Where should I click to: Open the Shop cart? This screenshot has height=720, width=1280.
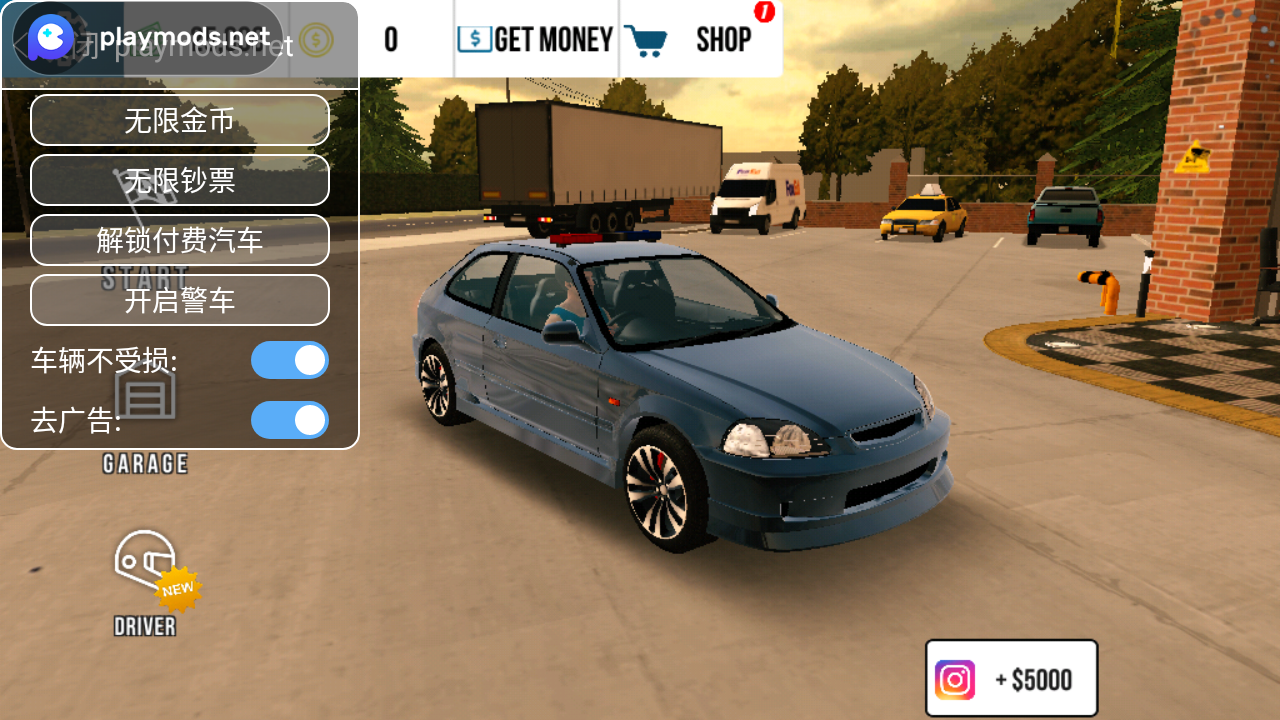(x=700, y=40)
